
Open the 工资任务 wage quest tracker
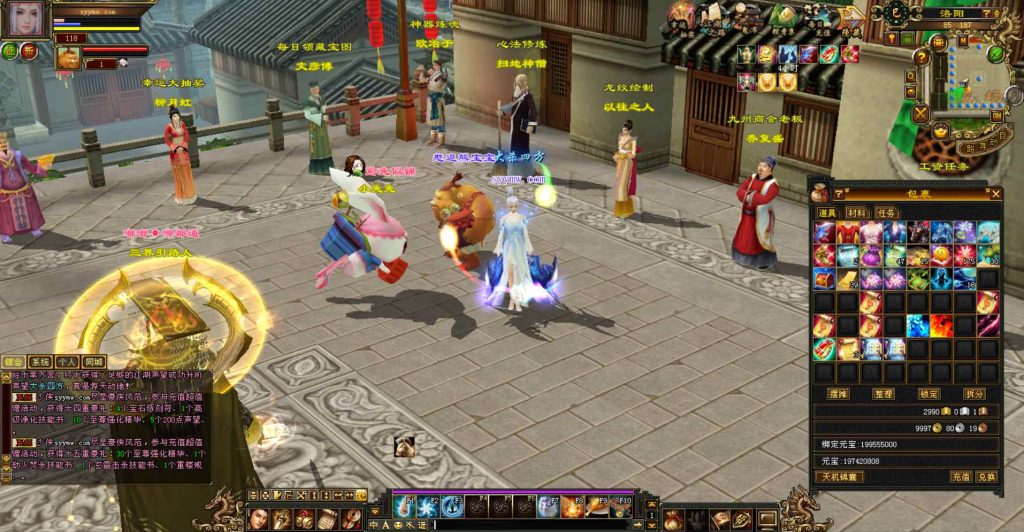[945, 166]
